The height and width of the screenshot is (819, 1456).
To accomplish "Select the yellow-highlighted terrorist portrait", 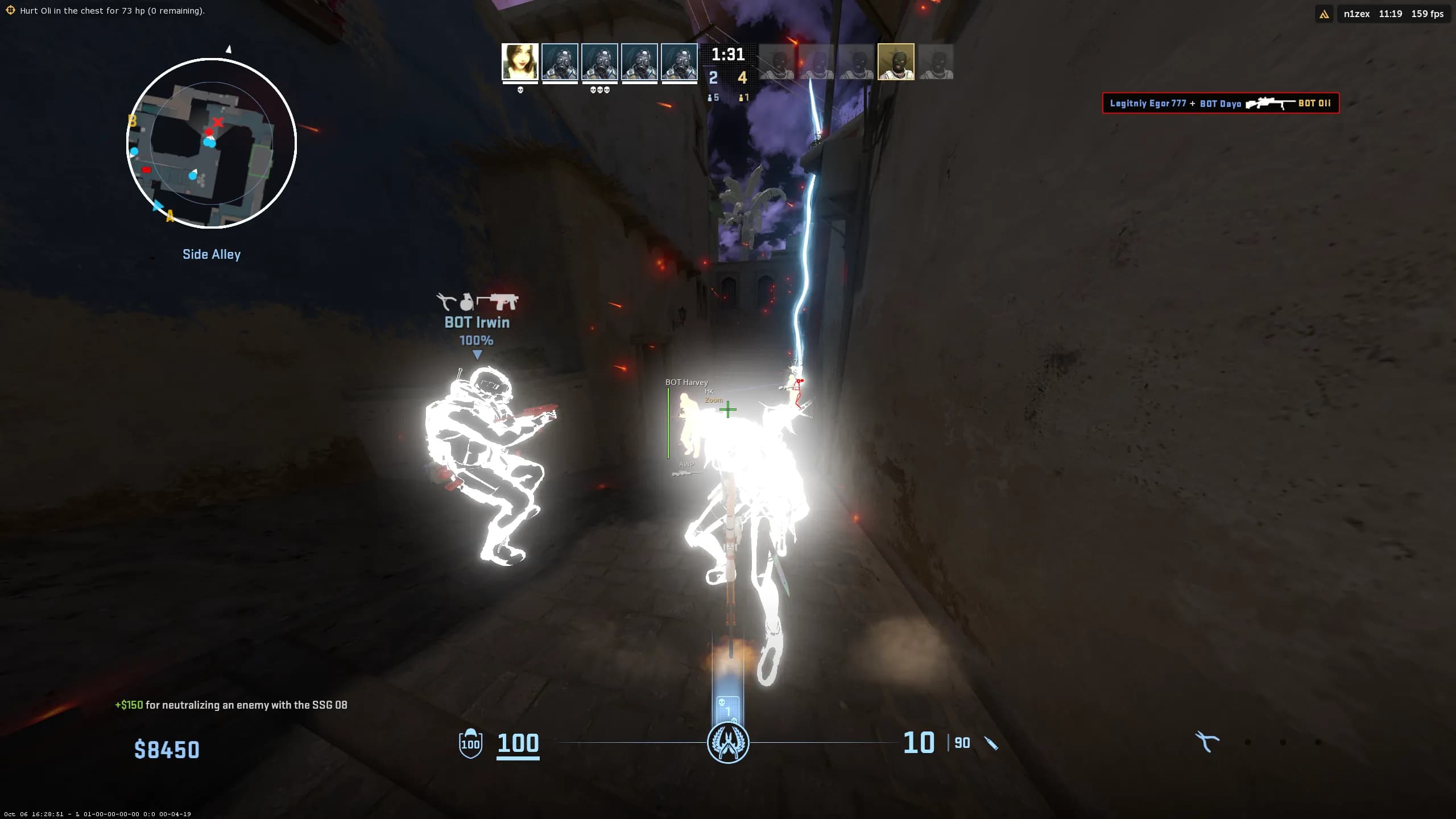I will tap(896, 62).
